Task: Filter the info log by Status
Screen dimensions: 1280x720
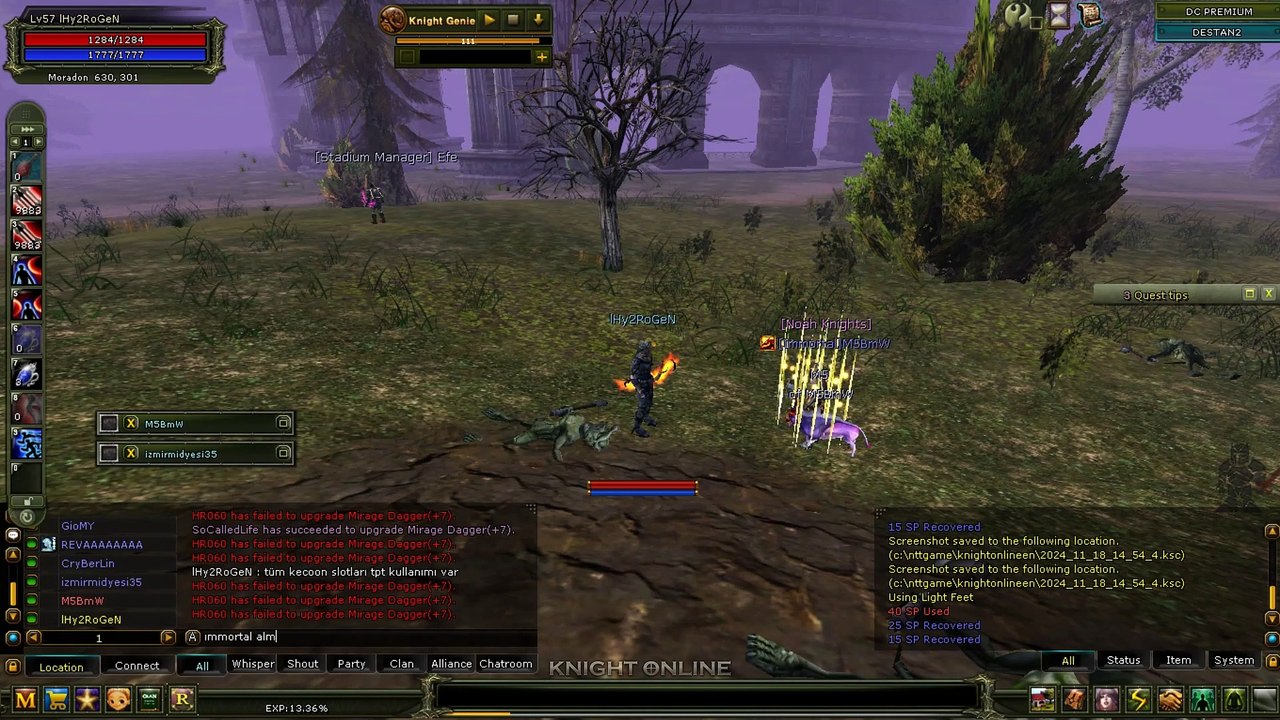Action: pyautogui.click(x=1123, y=660)
